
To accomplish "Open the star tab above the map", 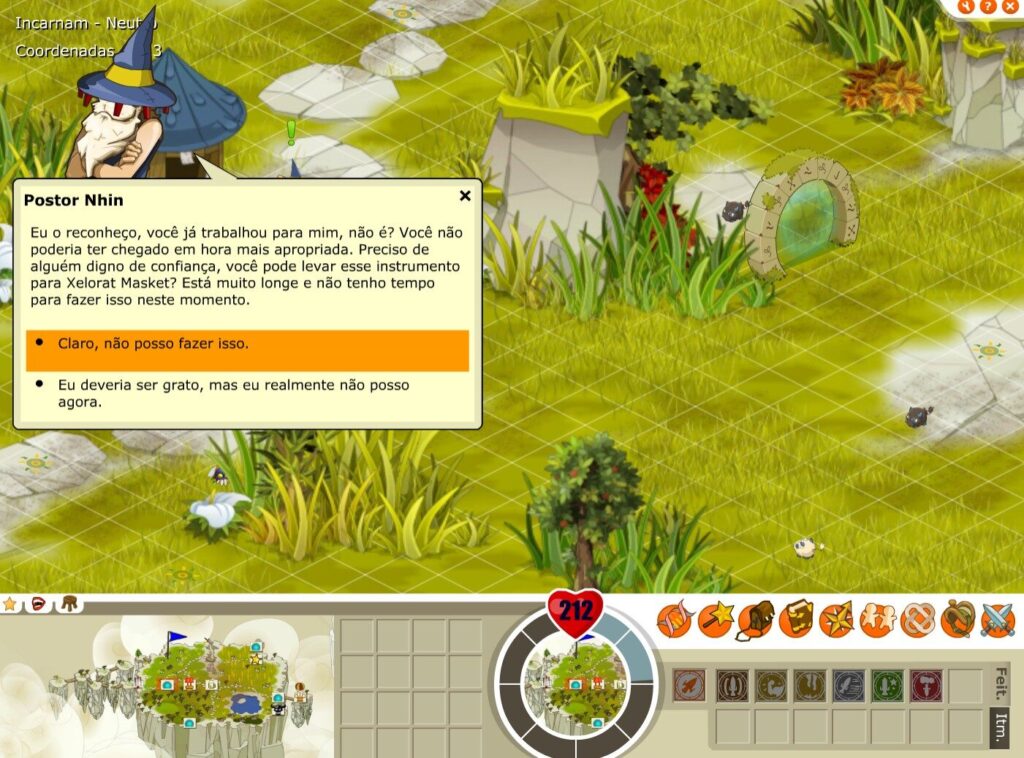I will point(11,603).
